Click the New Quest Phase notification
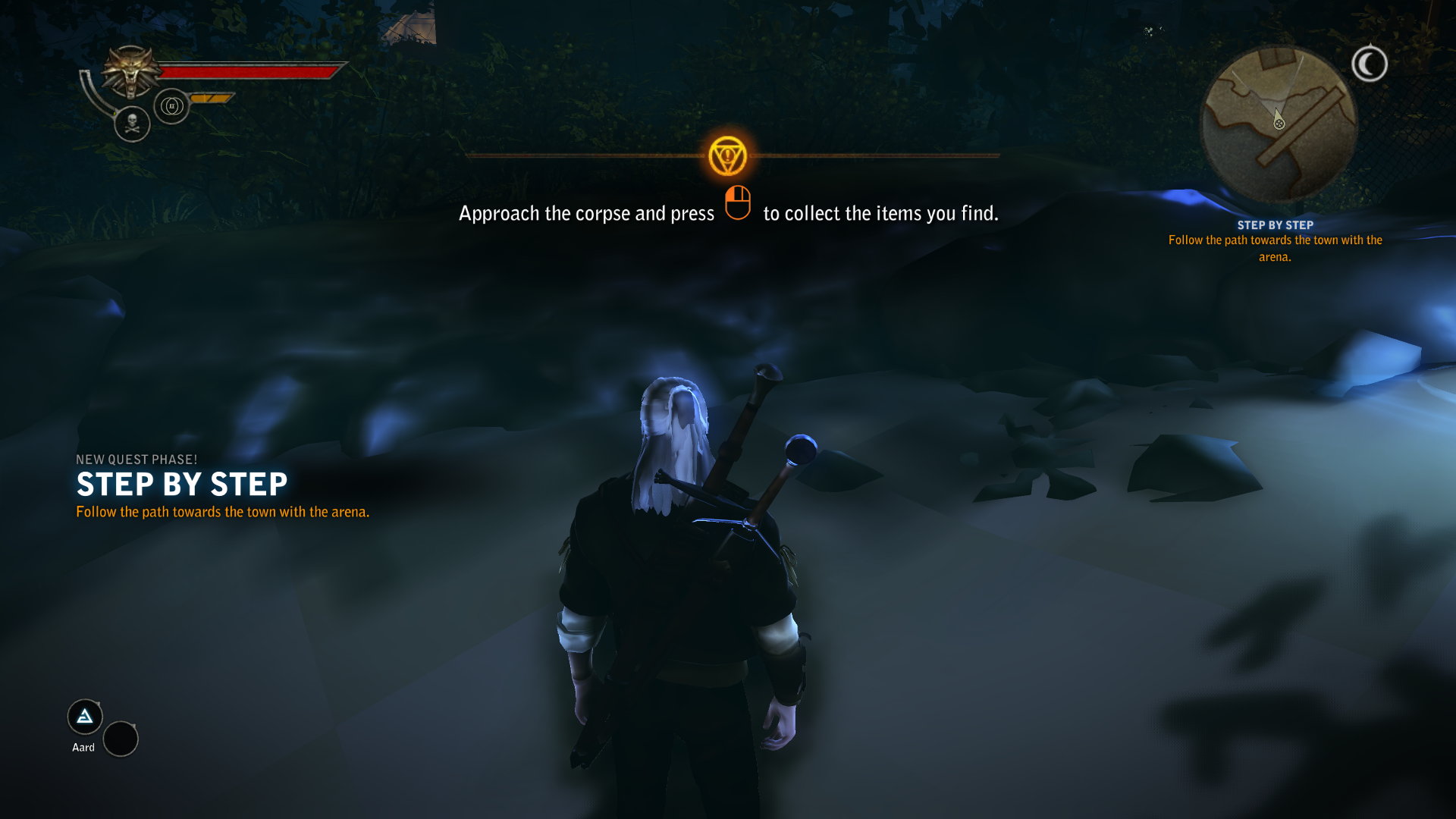 tap(182, 485)
